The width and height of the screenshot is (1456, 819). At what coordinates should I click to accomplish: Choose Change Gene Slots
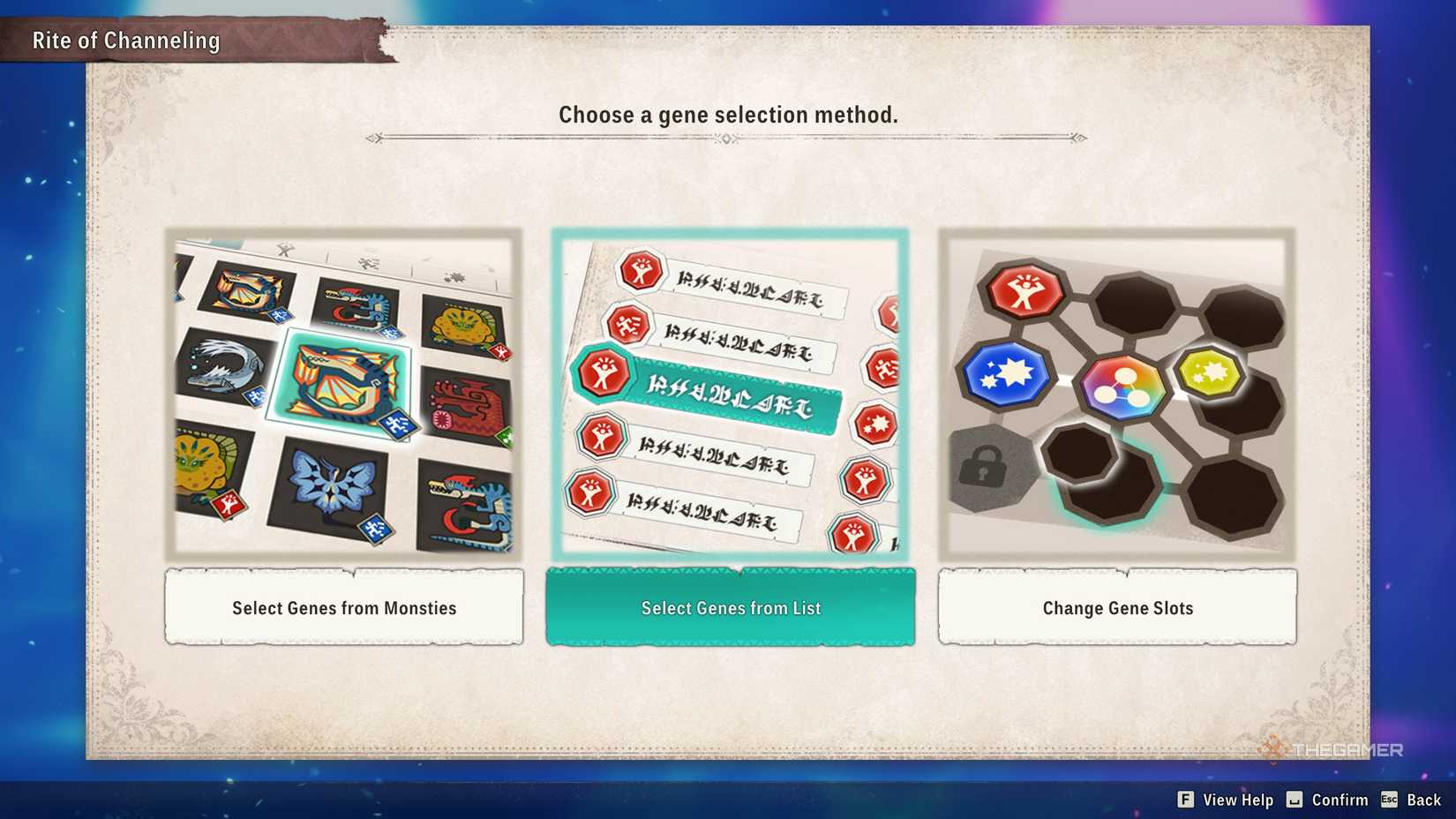pyautogui.click(x=1117, y=607)
